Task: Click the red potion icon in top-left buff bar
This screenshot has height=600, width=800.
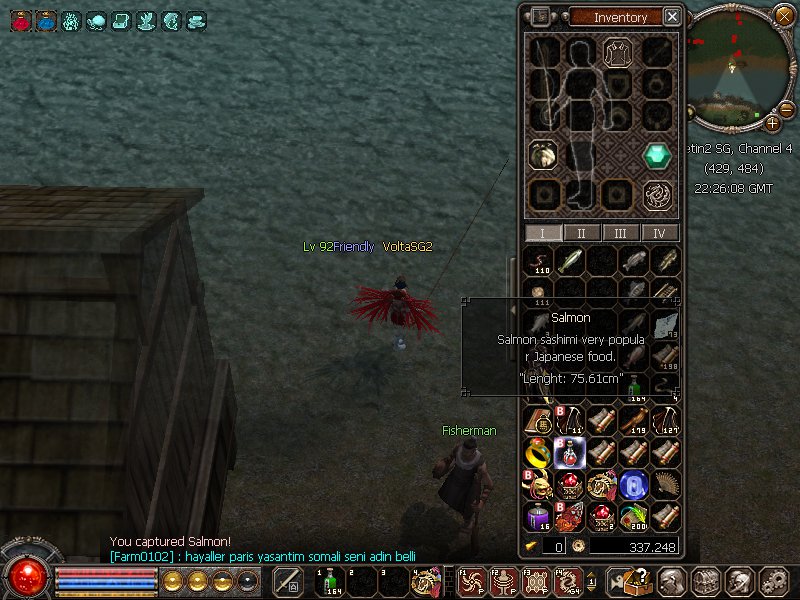Action: point(20,19)
